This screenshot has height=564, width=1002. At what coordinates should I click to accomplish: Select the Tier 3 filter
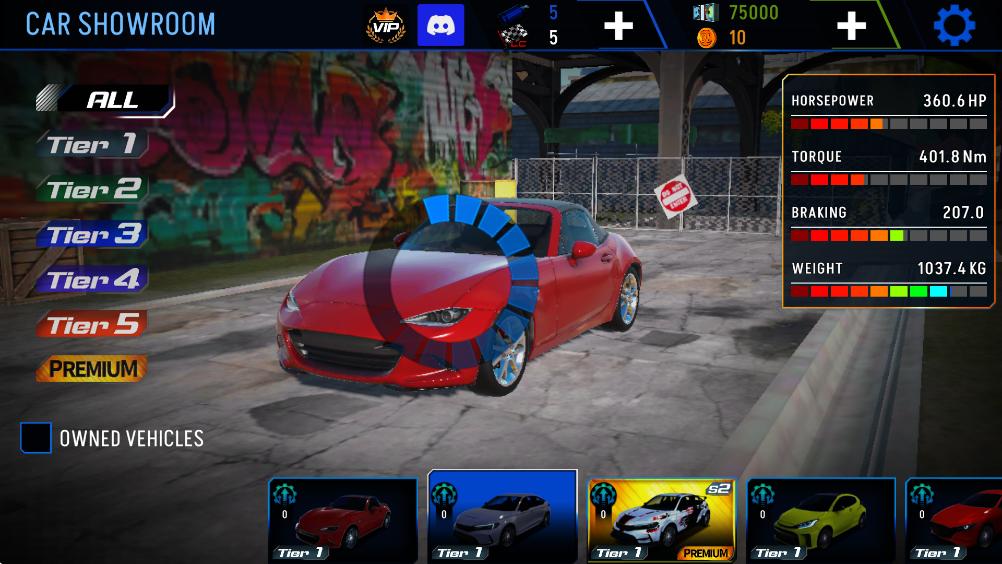click(92, 235)
